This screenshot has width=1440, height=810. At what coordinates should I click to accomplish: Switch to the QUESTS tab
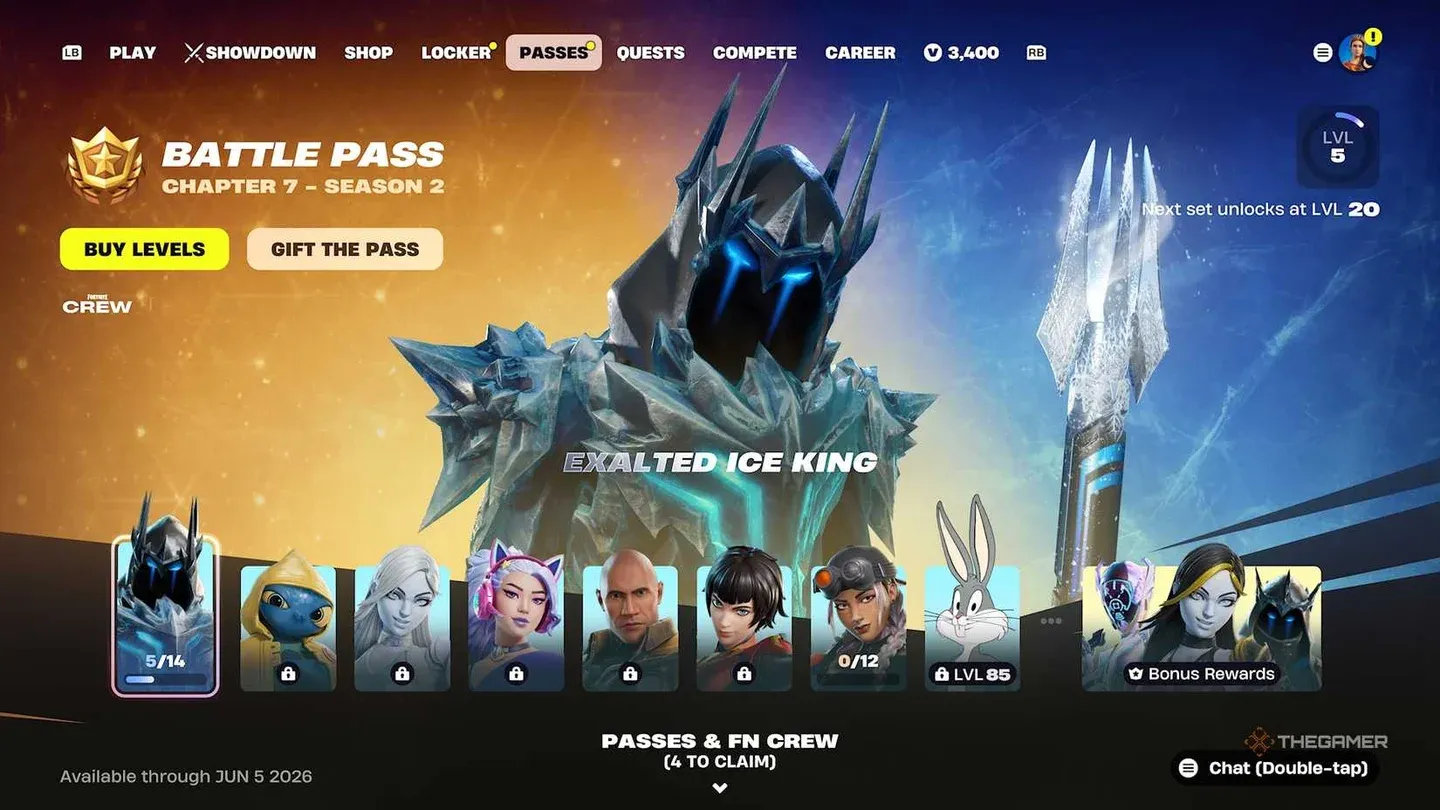pos(651,52)
